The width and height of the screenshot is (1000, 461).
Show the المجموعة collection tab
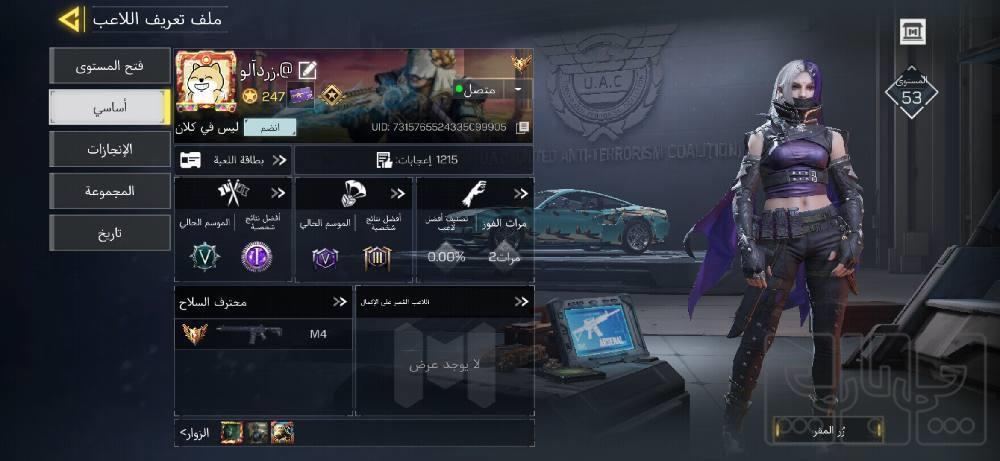pos(110,190)
